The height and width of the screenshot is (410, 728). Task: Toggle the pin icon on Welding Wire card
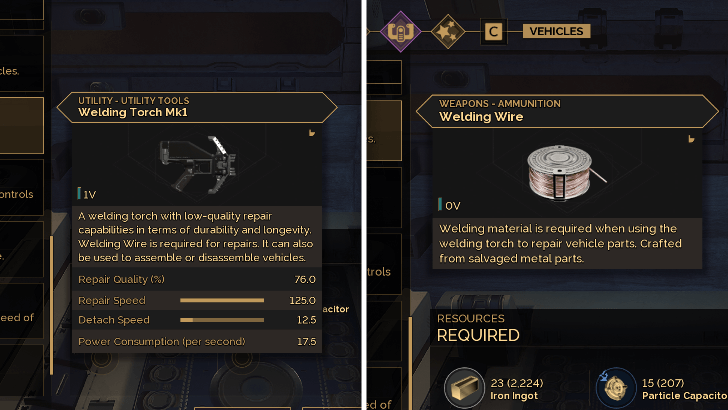tap(690, 139)
